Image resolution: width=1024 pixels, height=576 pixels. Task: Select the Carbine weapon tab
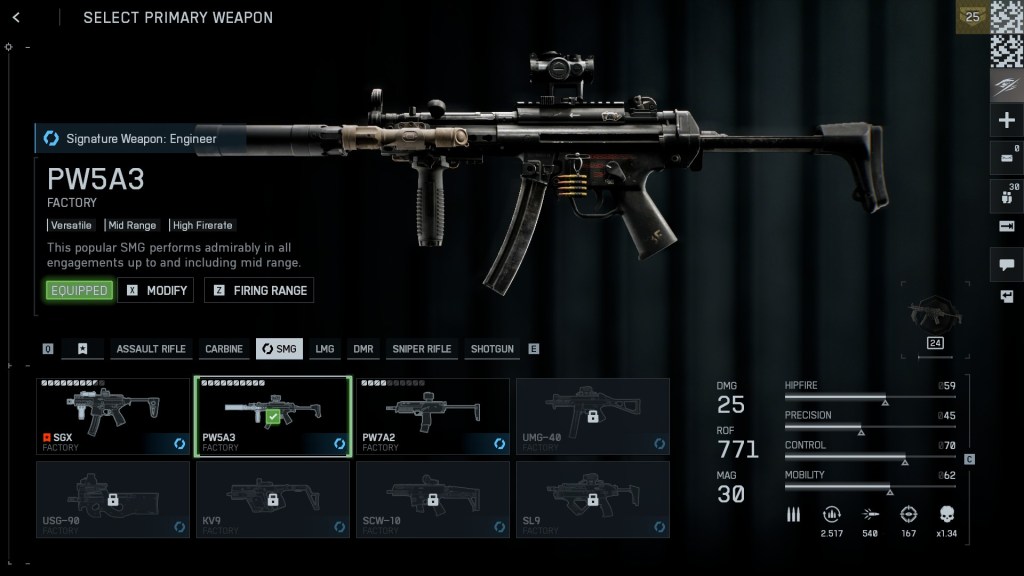pos(224,349)
